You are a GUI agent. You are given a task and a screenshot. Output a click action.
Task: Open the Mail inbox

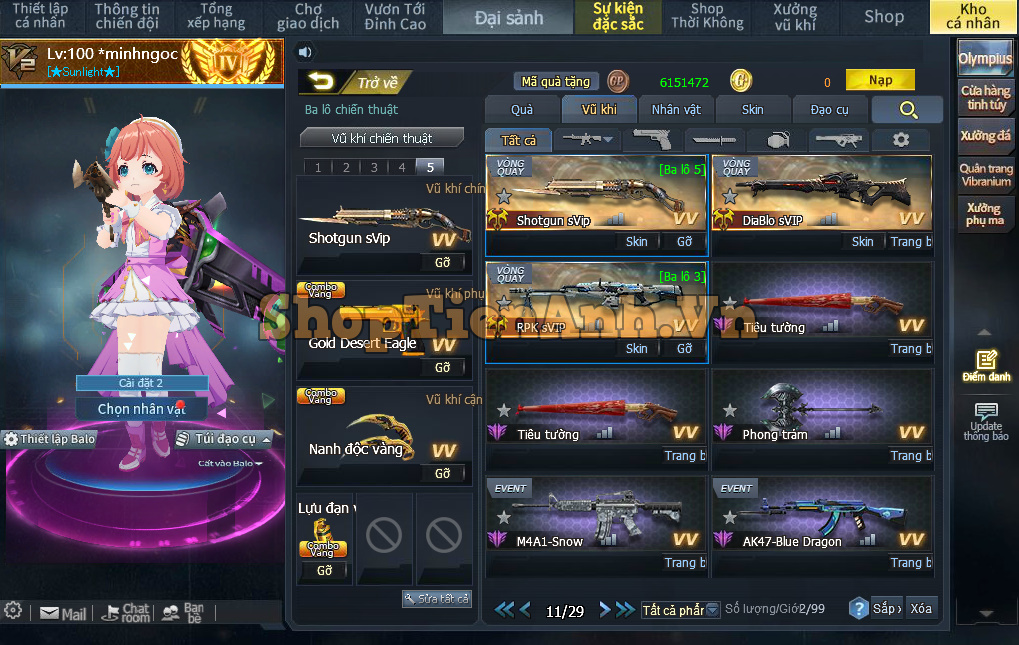63,613
